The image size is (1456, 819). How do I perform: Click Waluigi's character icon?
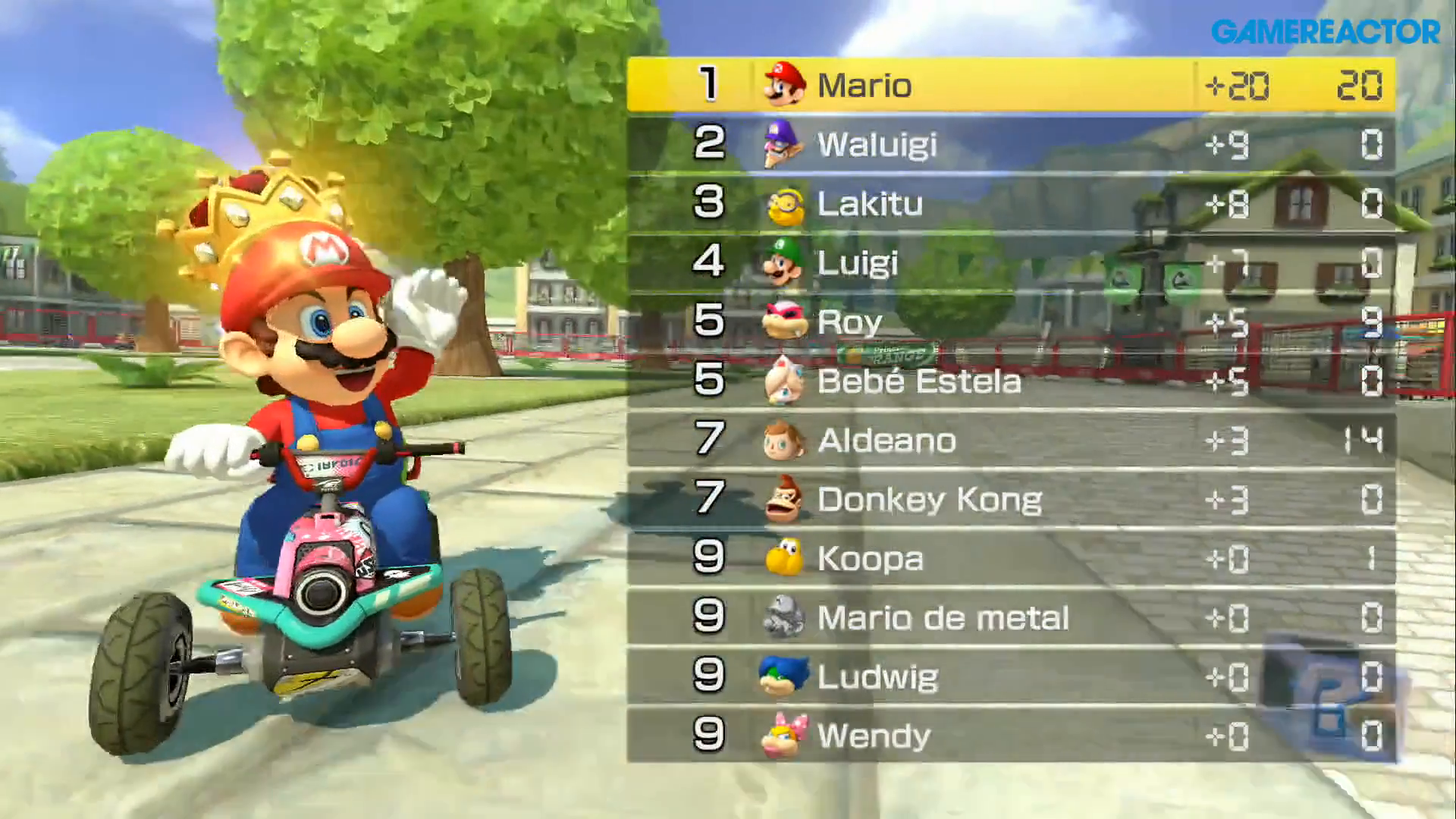783,144
